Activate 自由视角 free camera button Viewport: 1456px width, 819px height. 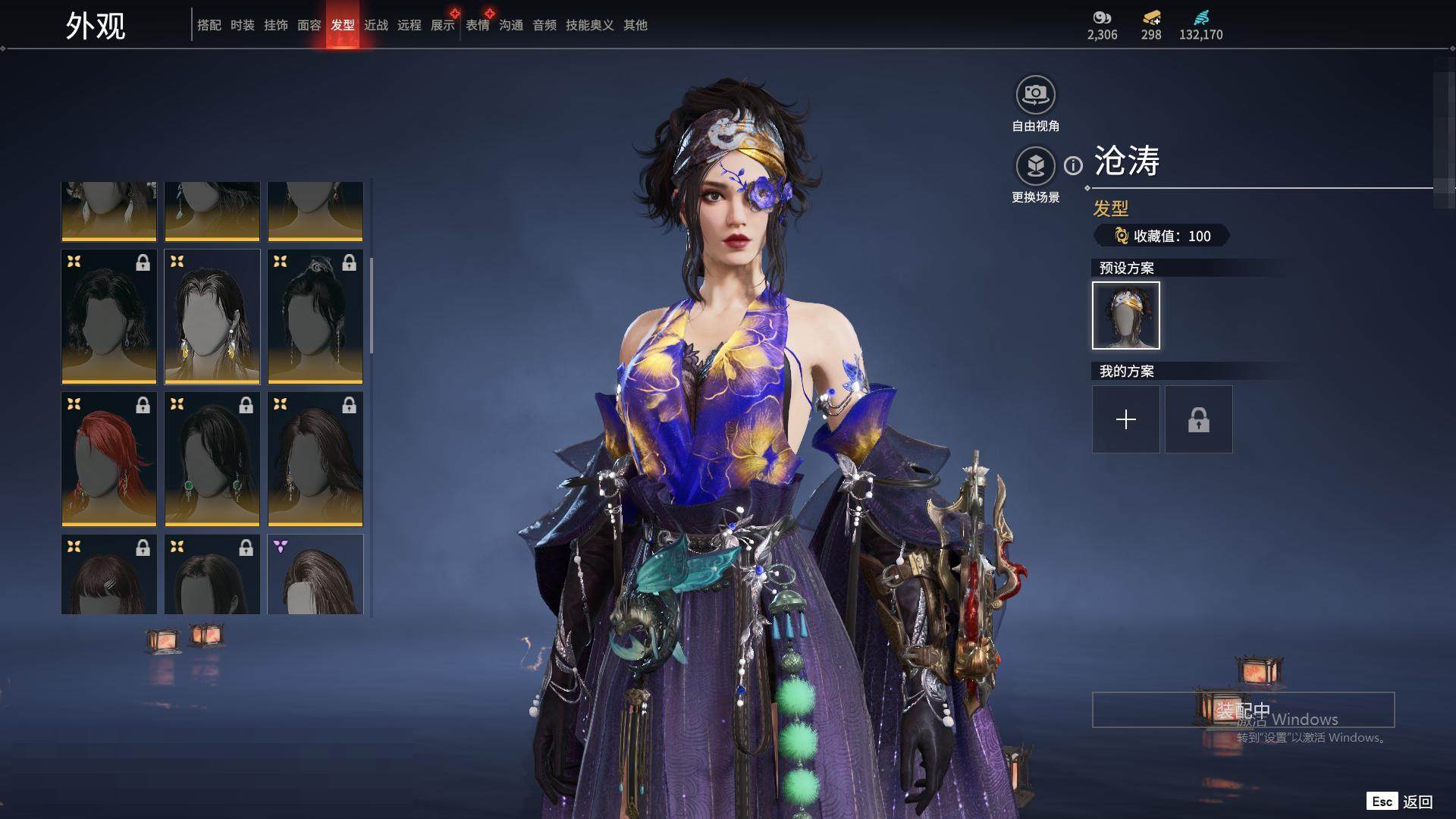coord(1035,96)
